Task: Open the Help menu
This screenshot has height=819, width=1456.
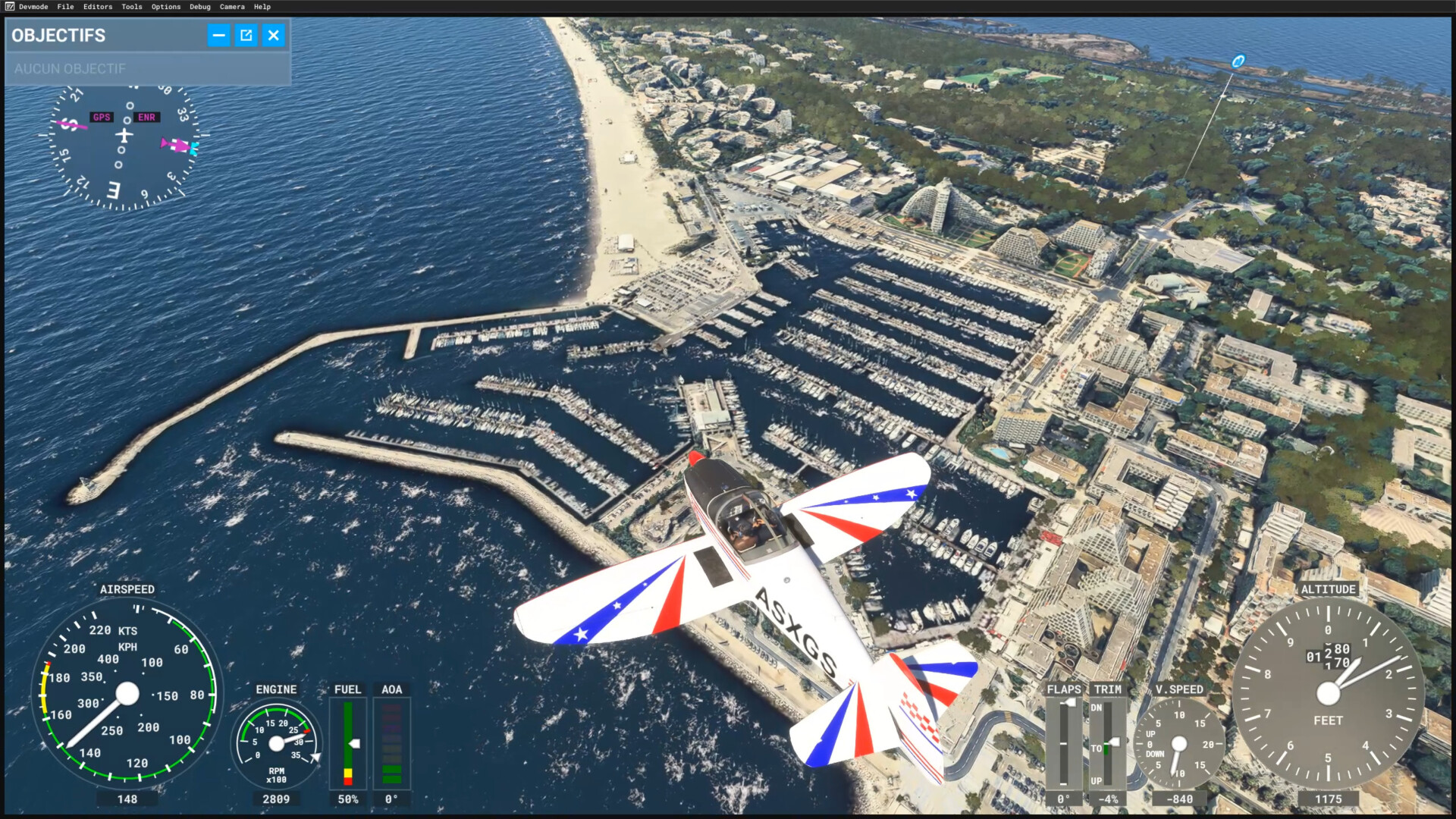Action: [262, 7]
